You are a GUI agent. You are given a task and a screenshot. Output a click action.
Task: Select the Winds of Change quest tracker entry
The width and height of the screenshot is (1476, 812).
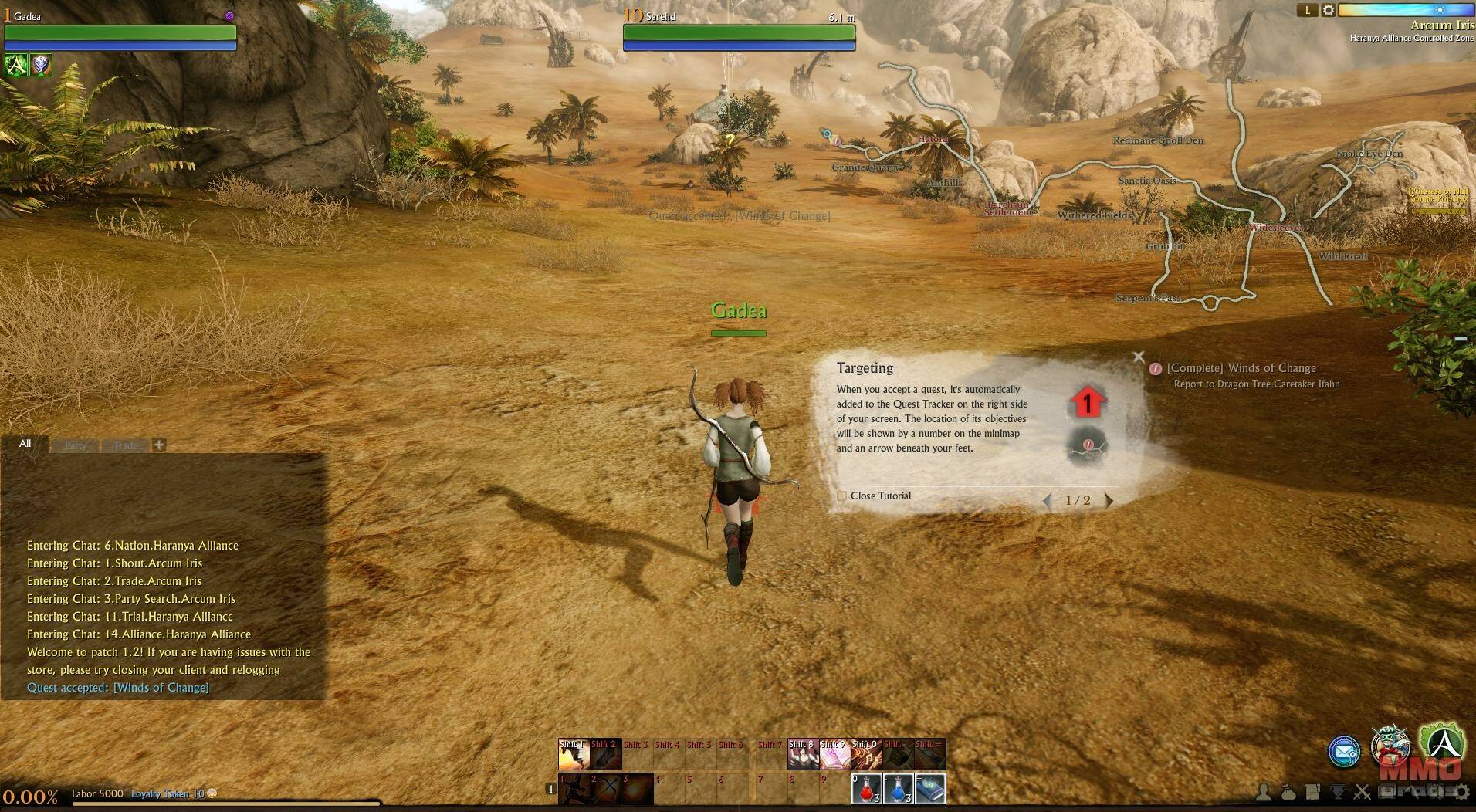(x=1241, y=368)
